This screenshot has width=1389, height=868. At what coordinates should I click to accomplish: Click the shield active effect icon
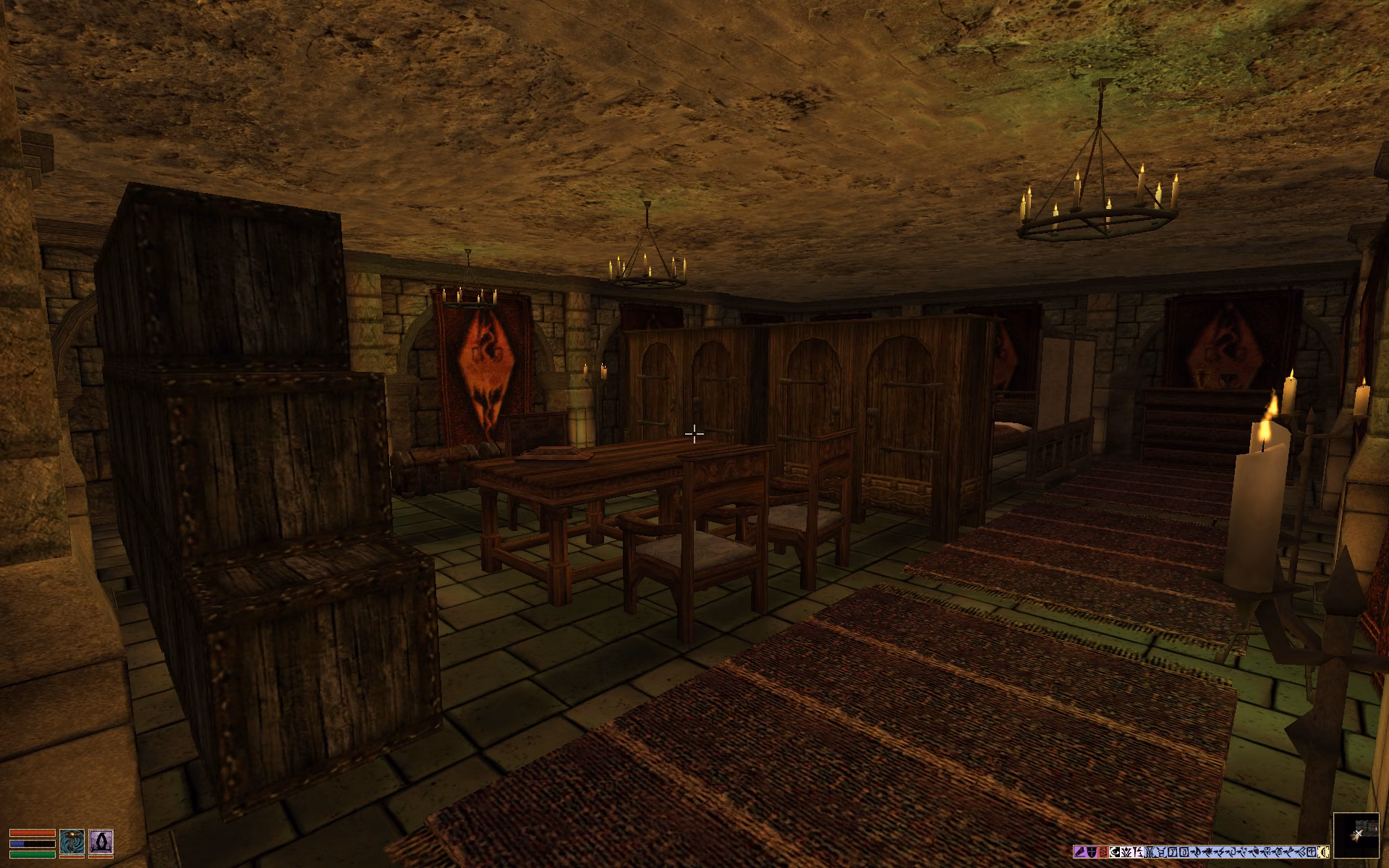click(x=1092, y=852)
